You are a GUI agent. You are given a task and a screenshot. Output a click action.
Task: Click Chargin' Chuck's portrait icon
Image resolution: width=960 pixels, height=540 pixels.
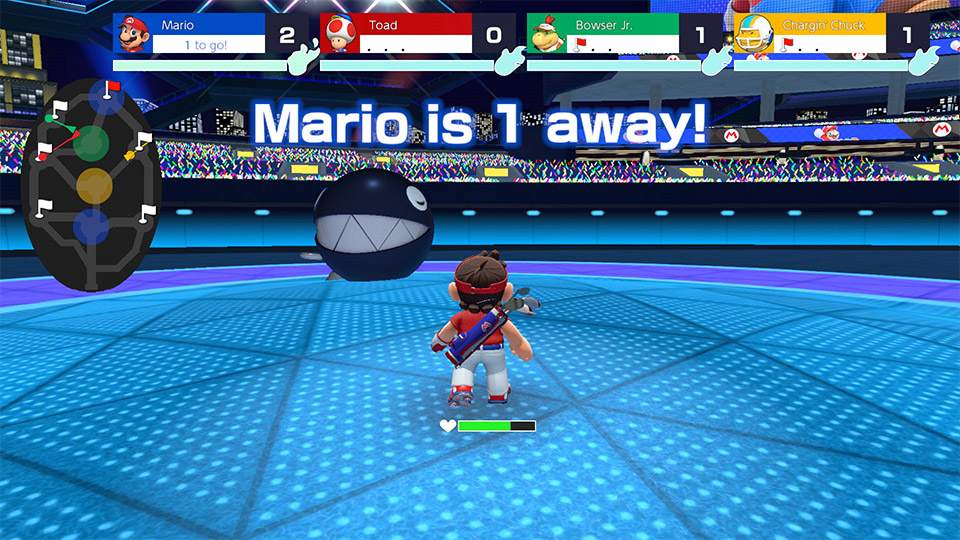(753, 34)
